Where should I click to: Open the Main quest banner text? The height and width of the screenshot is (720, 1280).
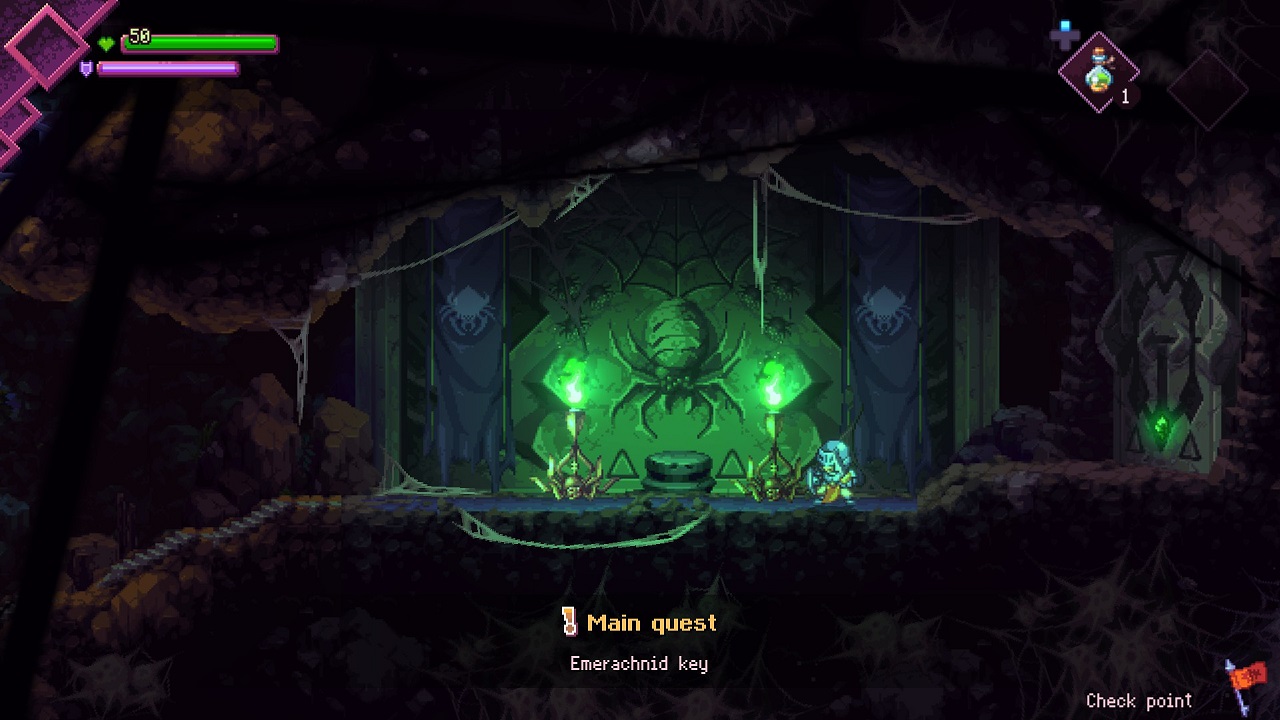(x=651, y=623)
